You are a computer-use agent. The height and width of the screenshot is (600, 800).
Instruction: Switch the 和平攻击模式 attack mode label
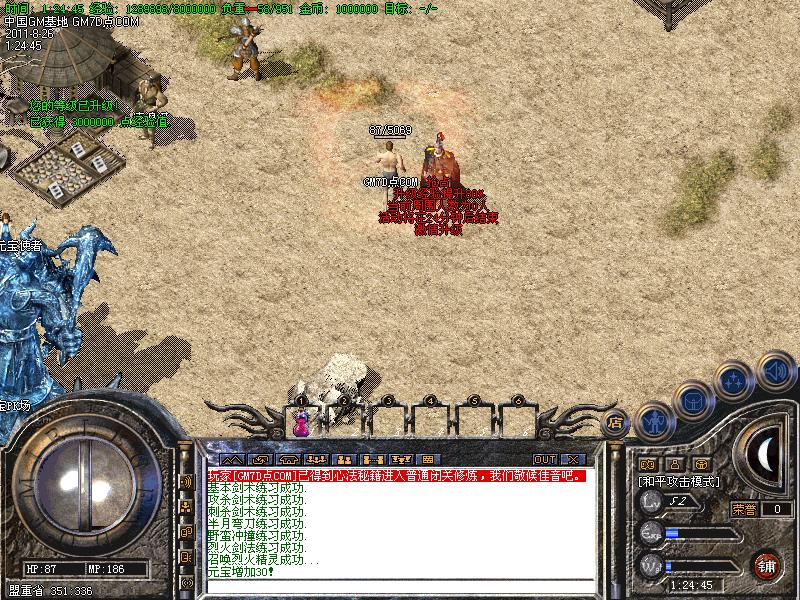(679, 481)
